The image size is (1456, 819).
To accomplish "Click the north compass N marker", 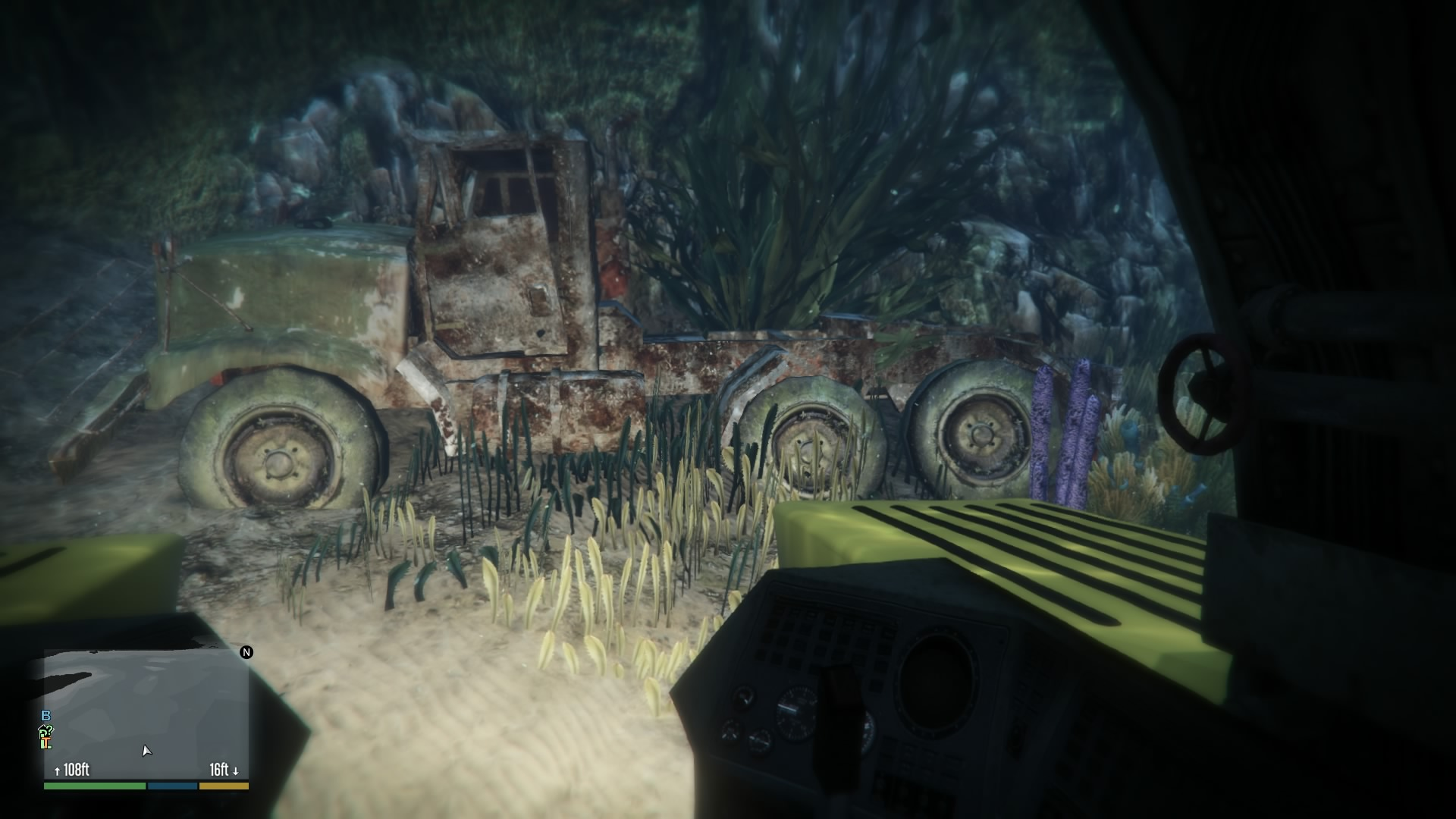I will (x=246, y=652).
